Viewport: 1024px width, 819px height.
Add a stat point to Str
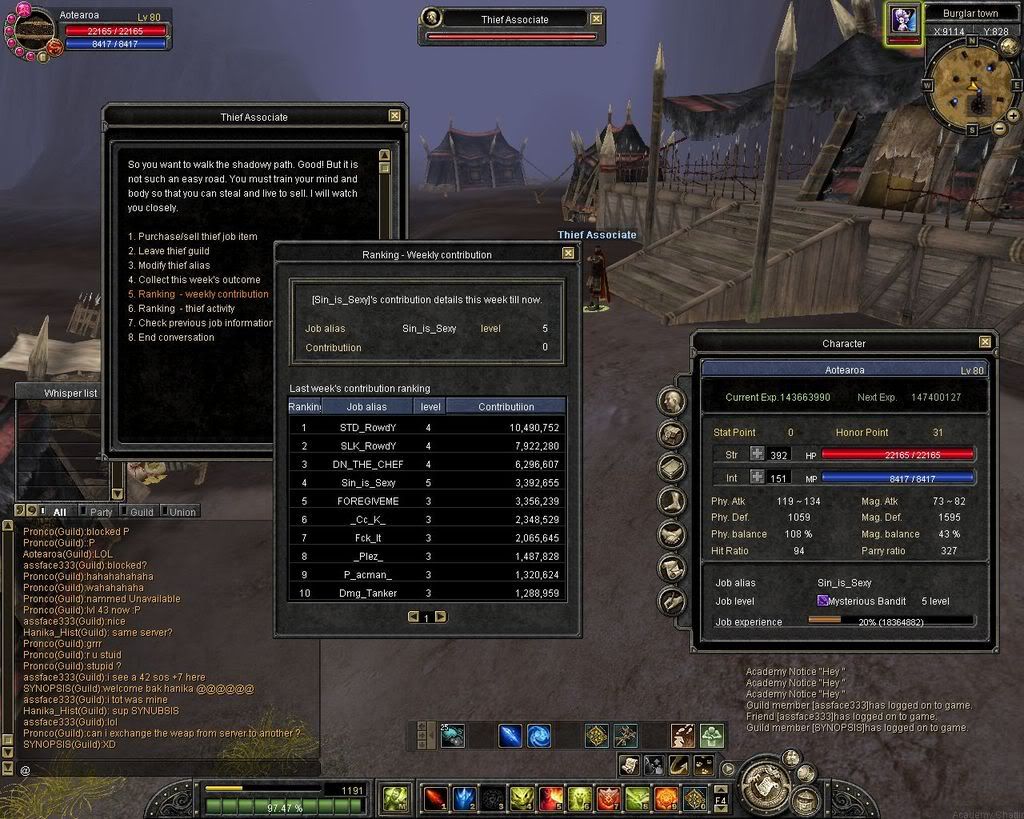coord(758,454)
